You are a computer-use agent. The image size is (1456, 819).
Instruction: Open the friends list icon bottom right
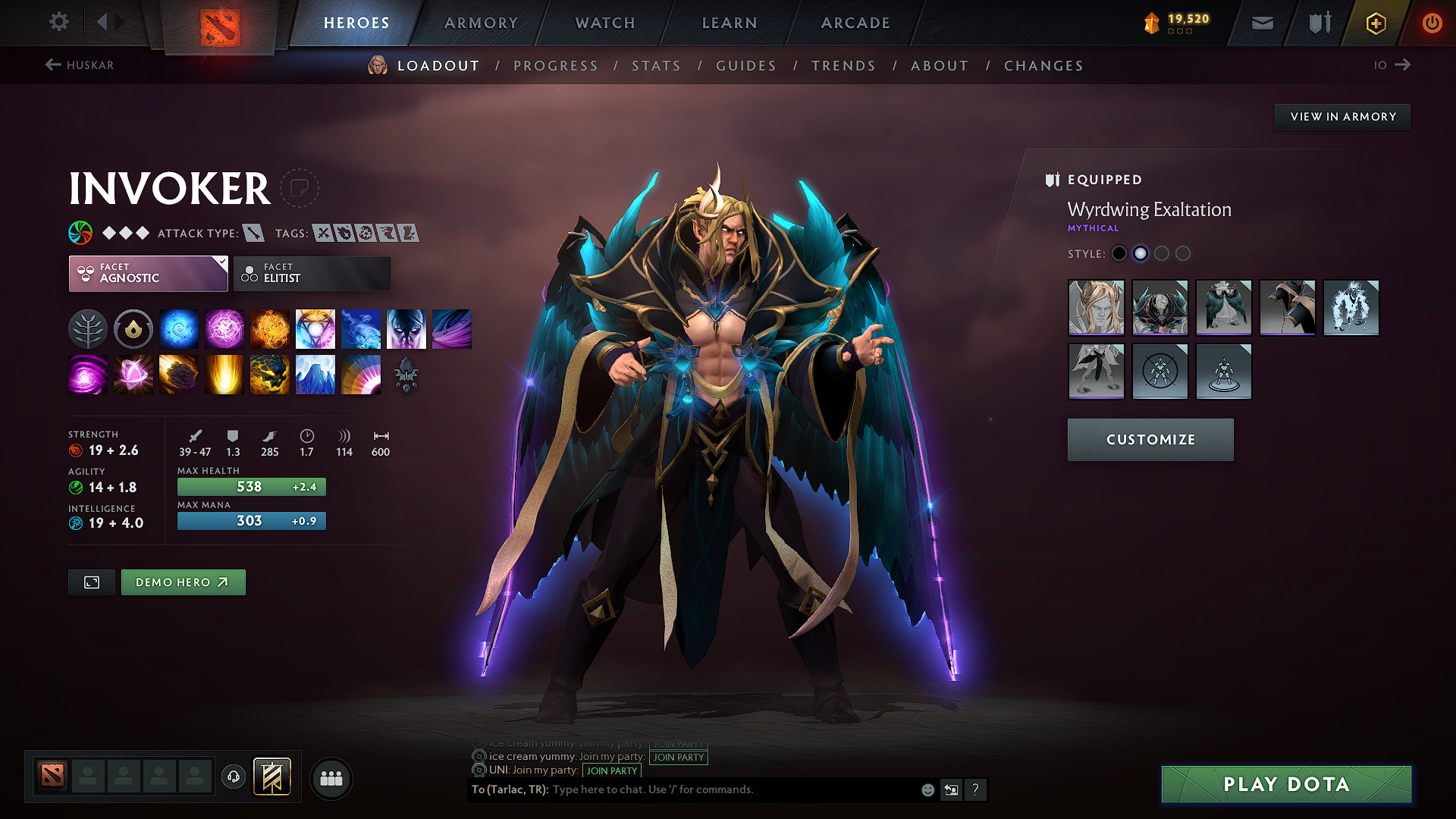click(331, 778)
